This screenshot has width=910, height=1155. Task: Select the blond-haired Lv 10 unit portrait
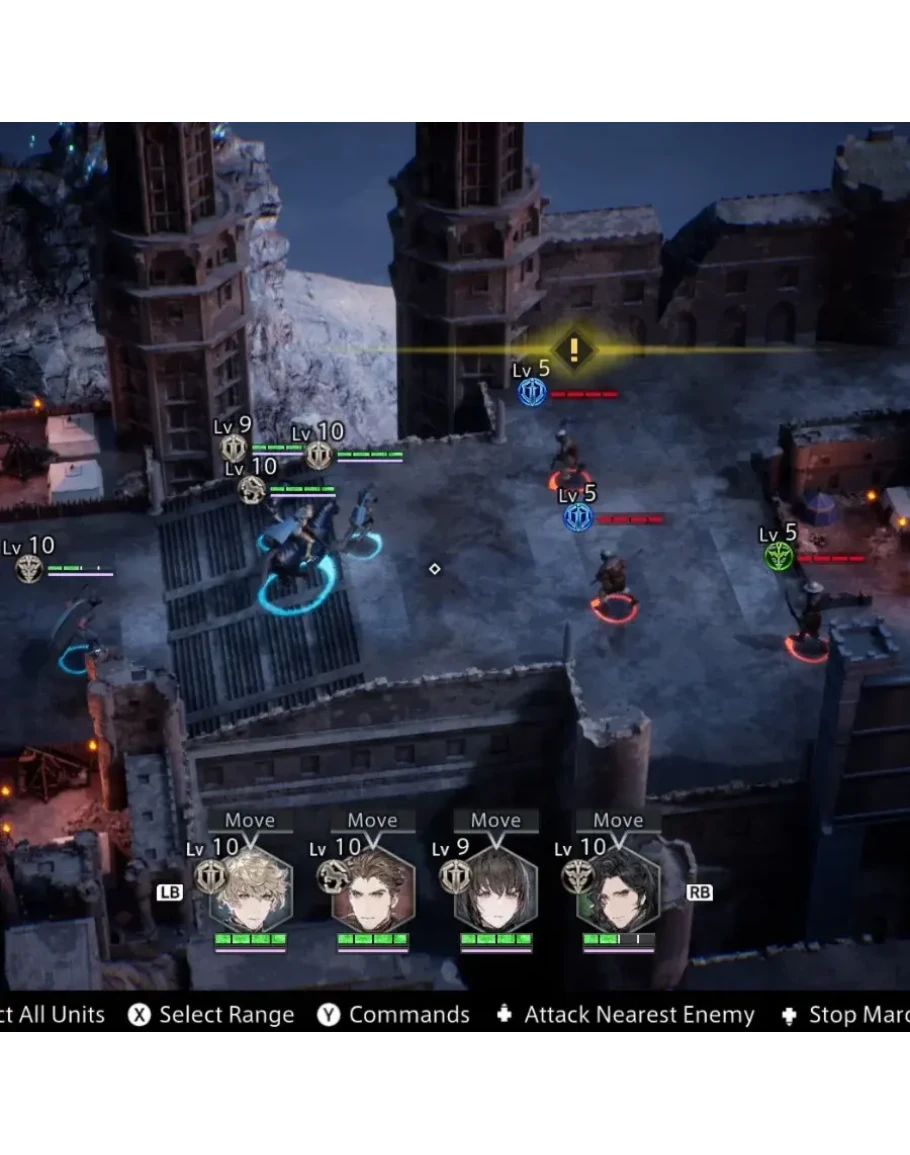click(250, 890)
